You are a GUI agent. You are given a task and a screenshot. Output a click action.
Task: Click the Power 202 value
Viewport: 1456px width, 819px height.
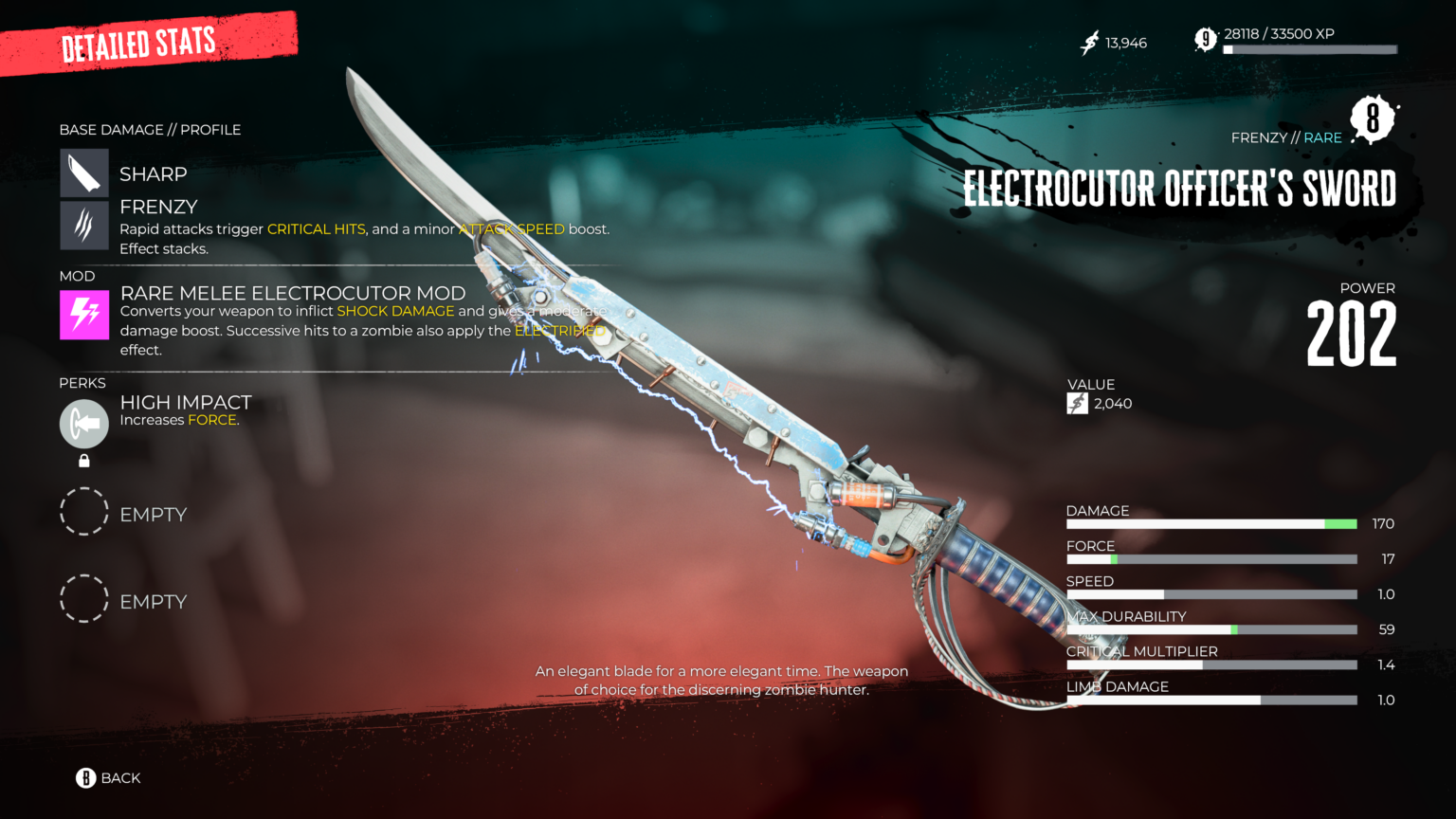1350,330
